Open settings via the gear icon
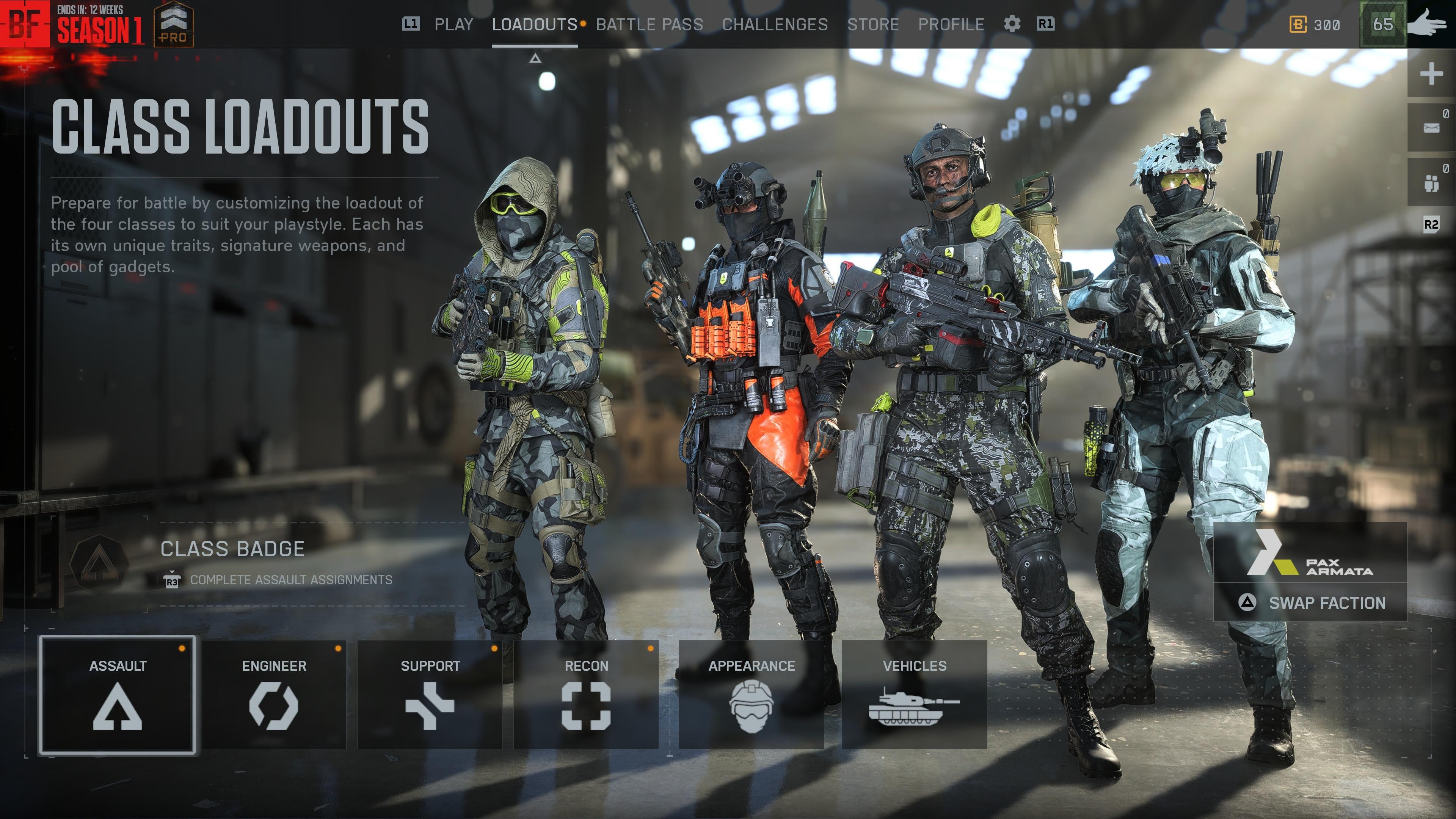This screenshot has height=819, width=1456. (1012, 24)
